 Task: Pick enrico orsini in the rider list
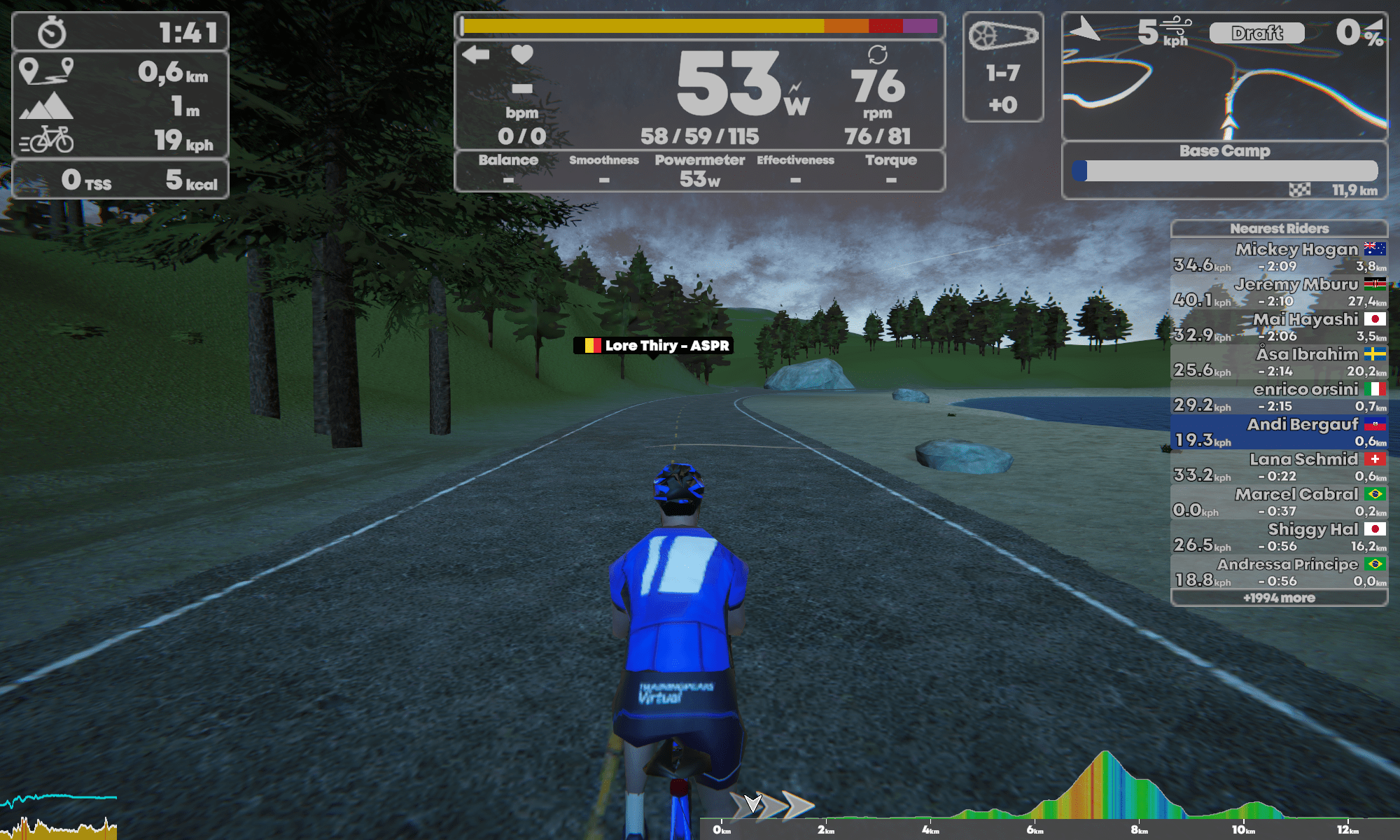[1279, 397]
